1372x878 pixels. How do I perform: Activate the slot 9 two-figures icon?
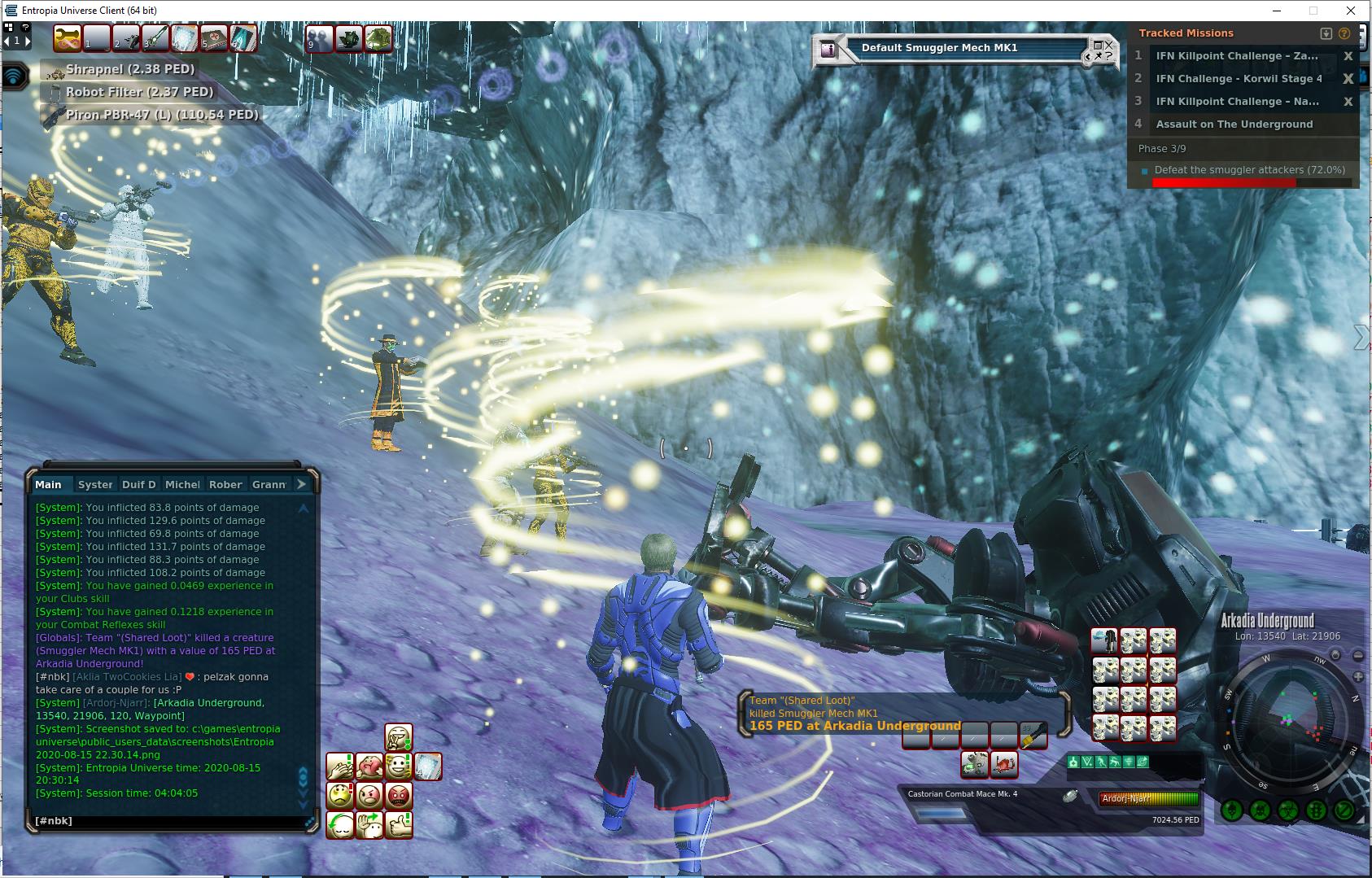pyautogui.click(x=319, y=38)
